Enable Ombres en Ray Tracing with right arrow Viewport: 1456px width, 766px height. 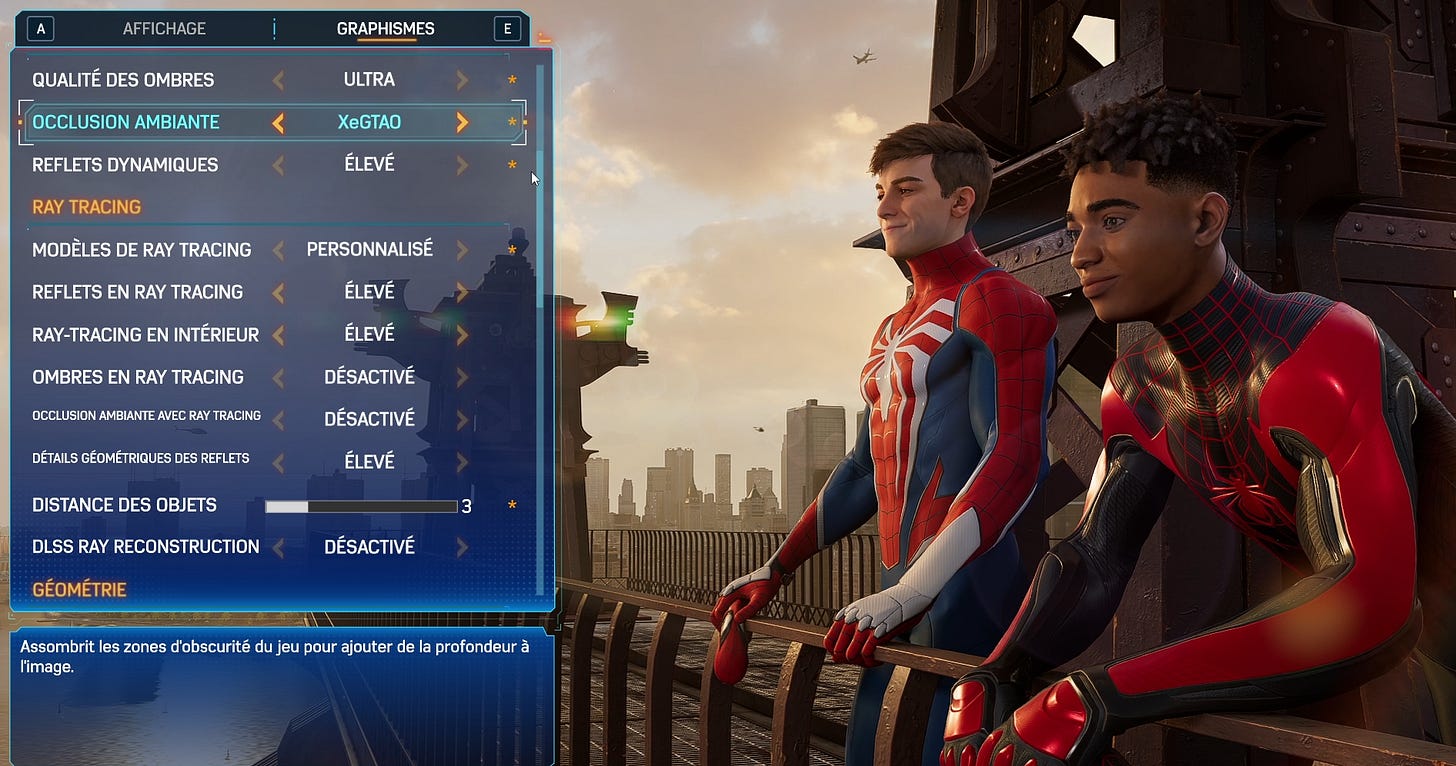point(462,377)
